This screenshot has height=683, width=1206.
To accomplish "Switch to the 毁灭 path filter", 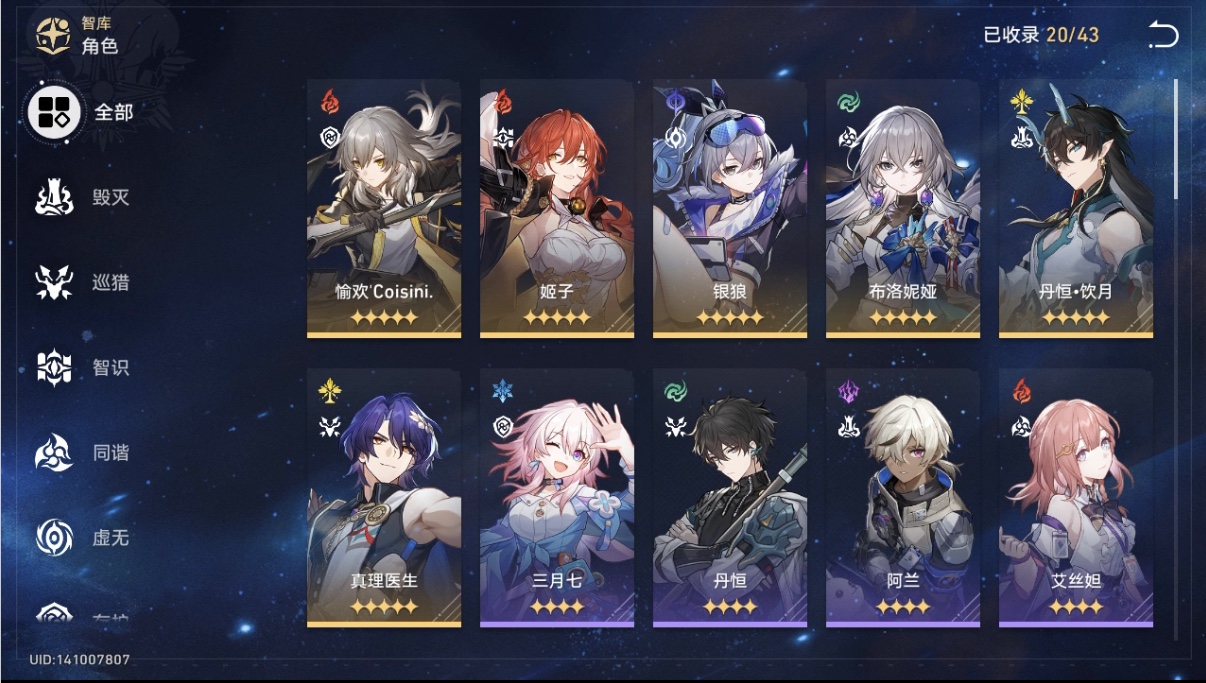I will pyautogui.click(x=82, y=197).
